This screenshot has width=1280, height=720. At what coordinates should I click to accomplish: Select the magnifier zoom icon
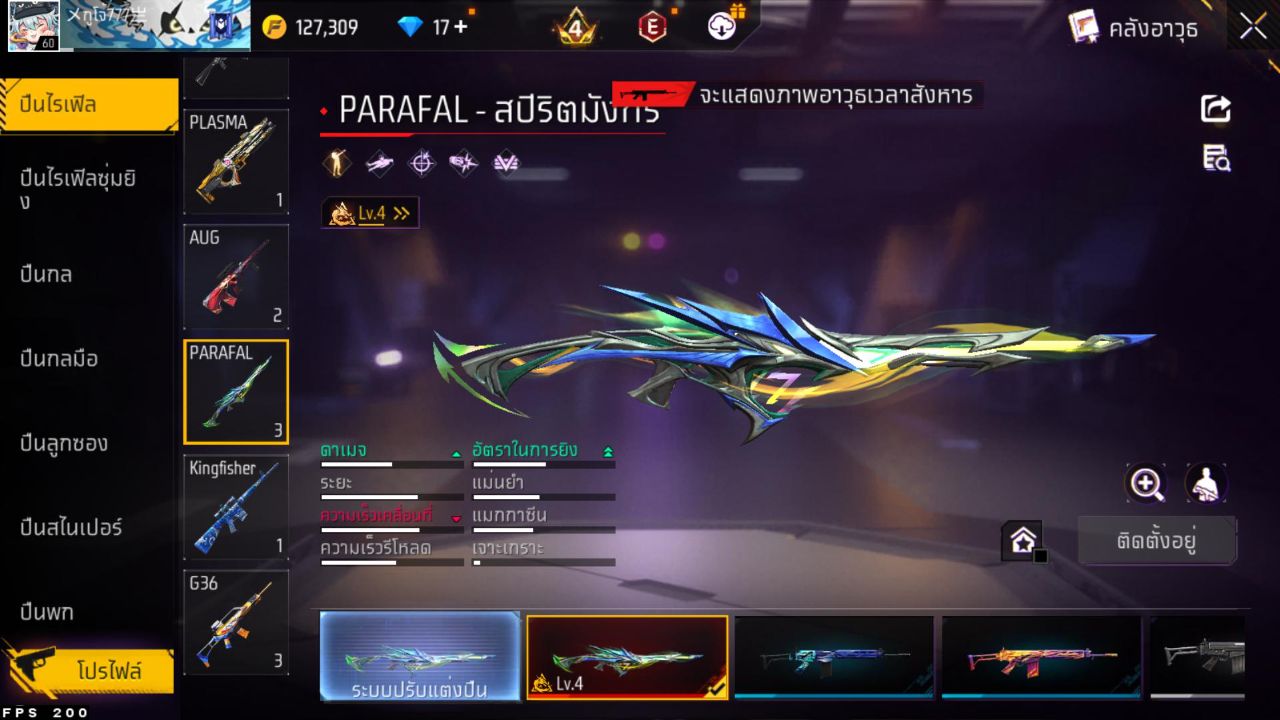(1146, 483)
